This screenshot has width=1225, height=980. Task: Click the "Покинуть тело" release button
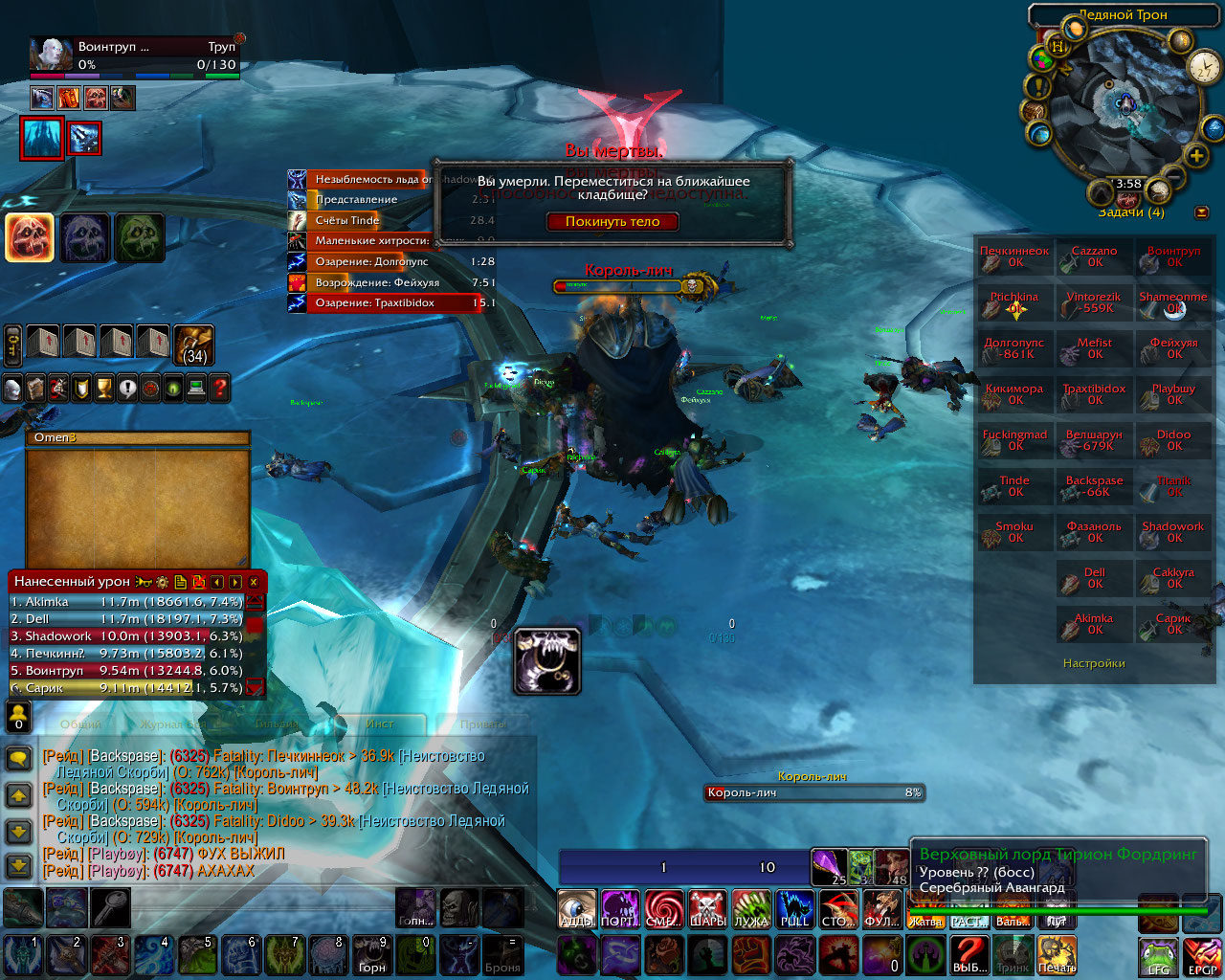[x=612, y=221]
